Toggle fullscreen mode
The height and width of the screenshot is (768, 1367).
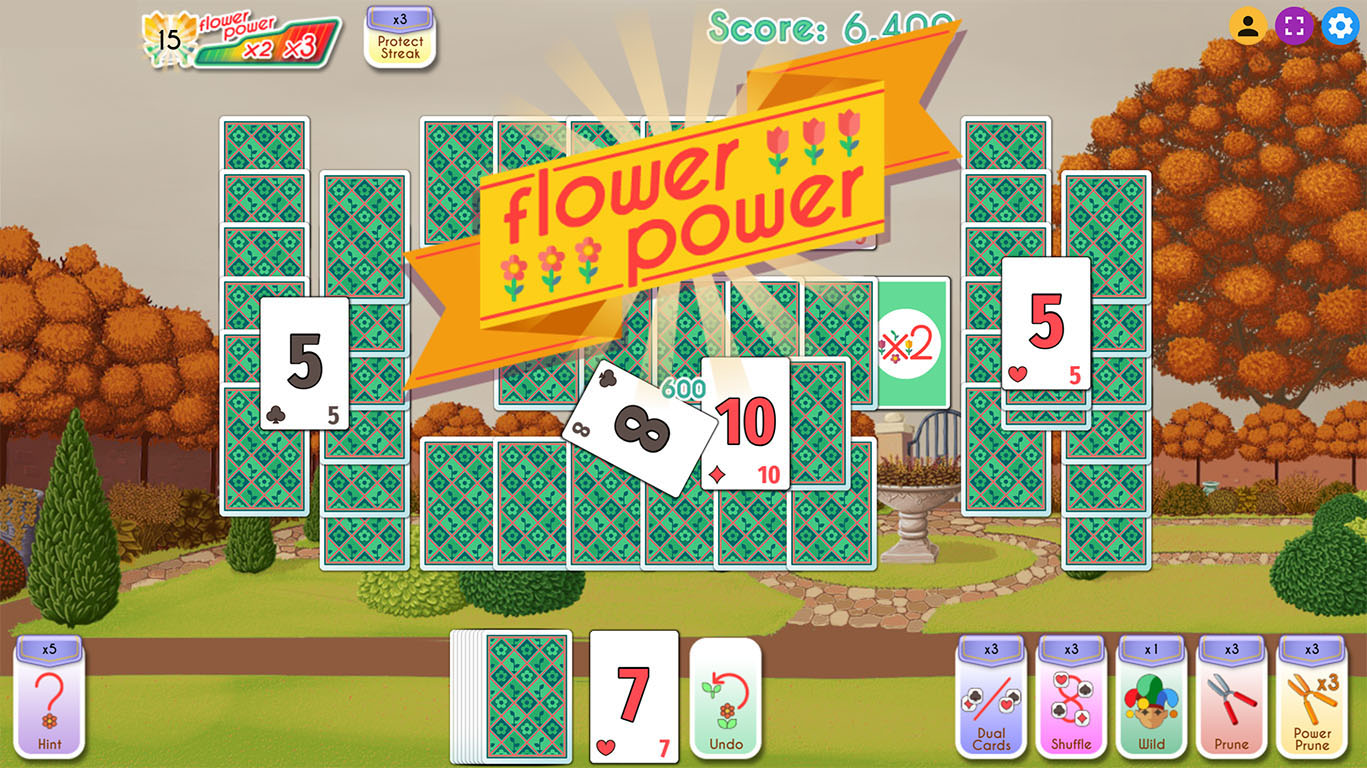click(x=1296, y=25)
